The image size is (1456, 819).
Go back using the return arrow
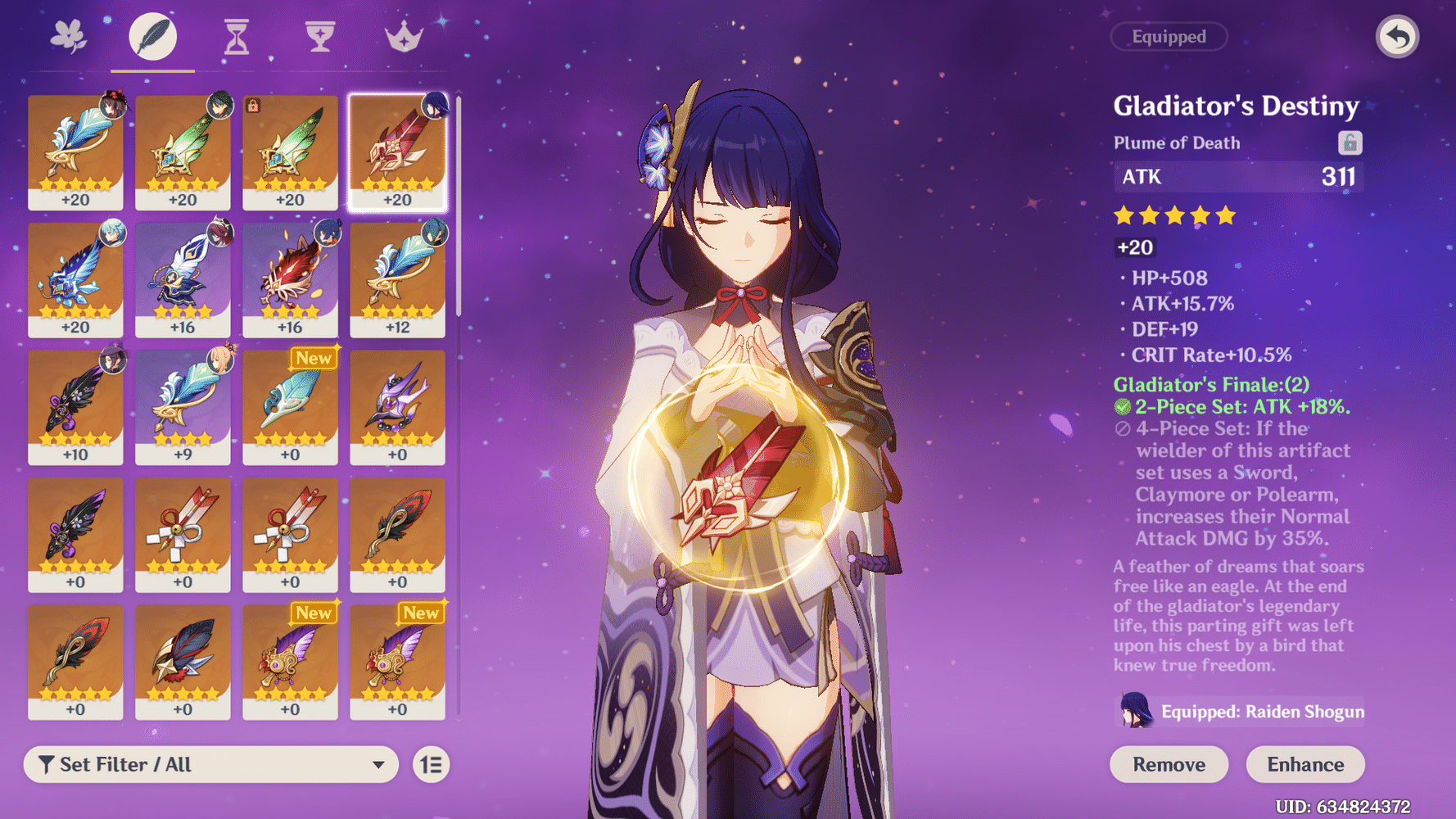(x=1397, y=37)
